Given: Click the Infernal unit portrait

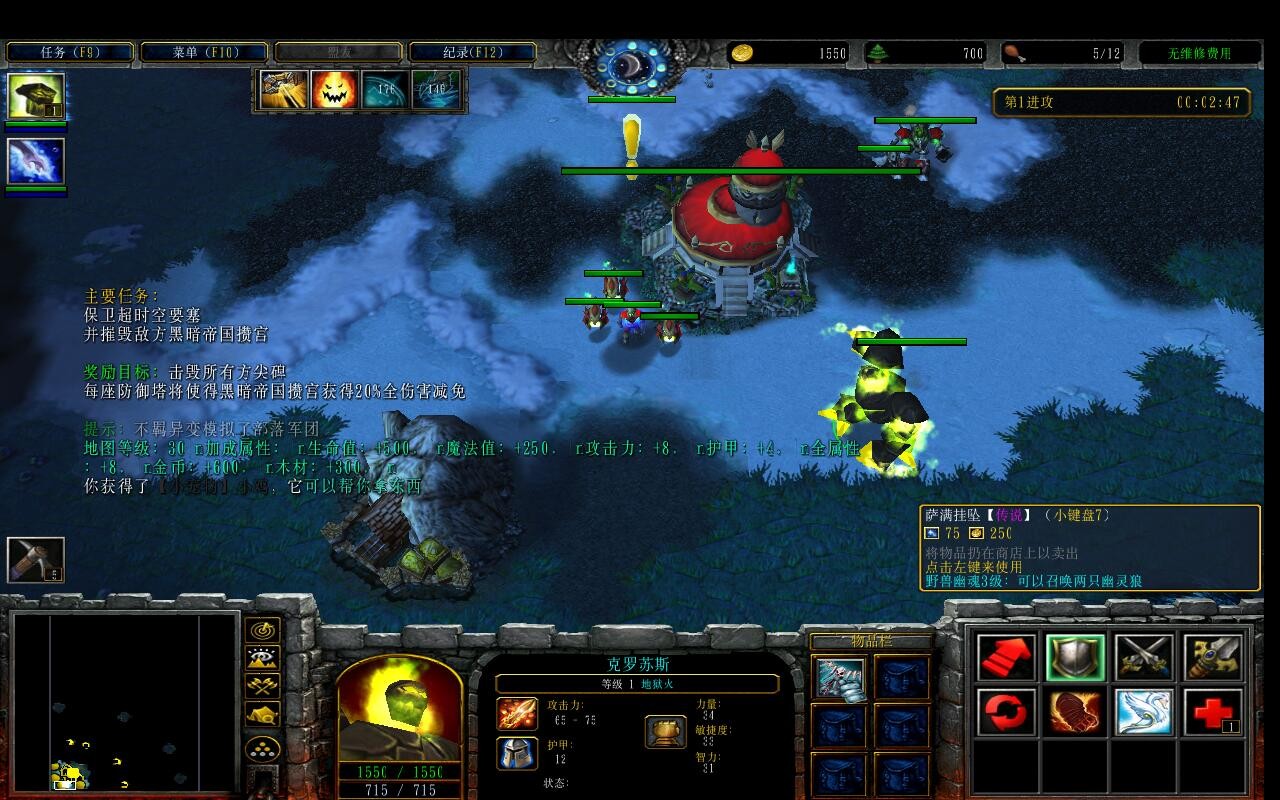Looking at the screenshot, I should [x=399, y=711].
